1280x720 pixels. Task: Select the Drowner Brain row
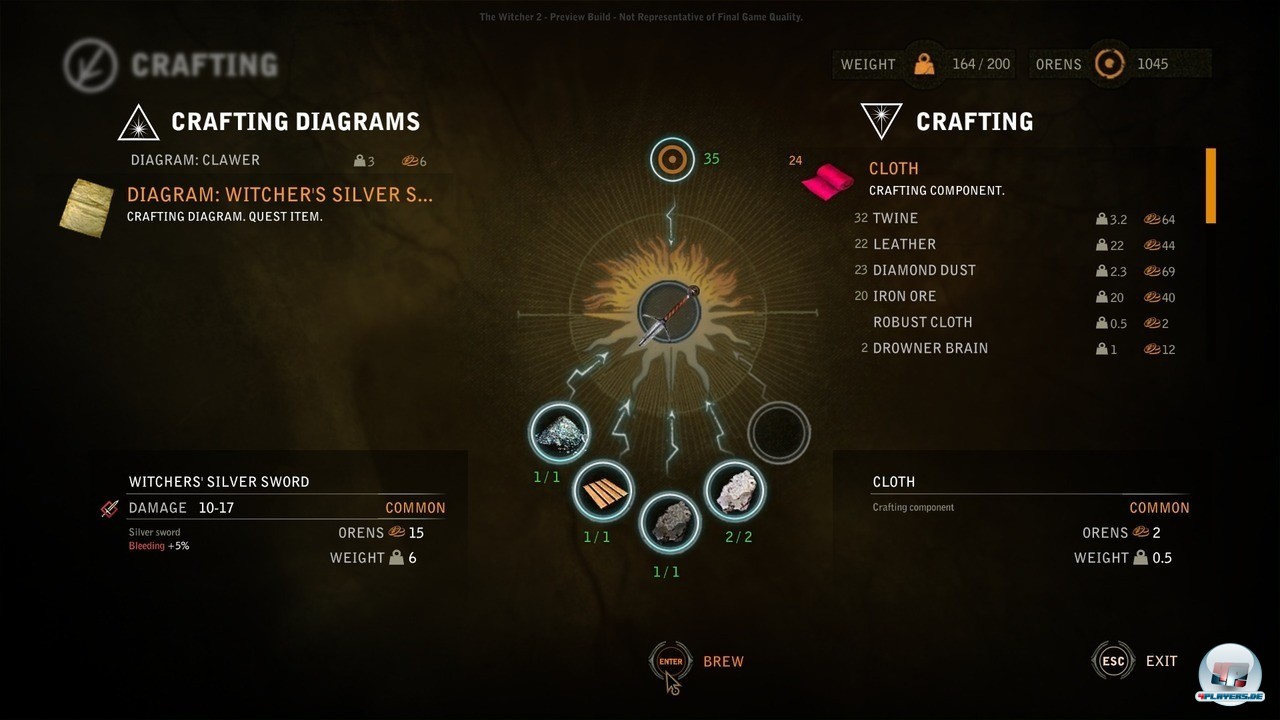930,348
